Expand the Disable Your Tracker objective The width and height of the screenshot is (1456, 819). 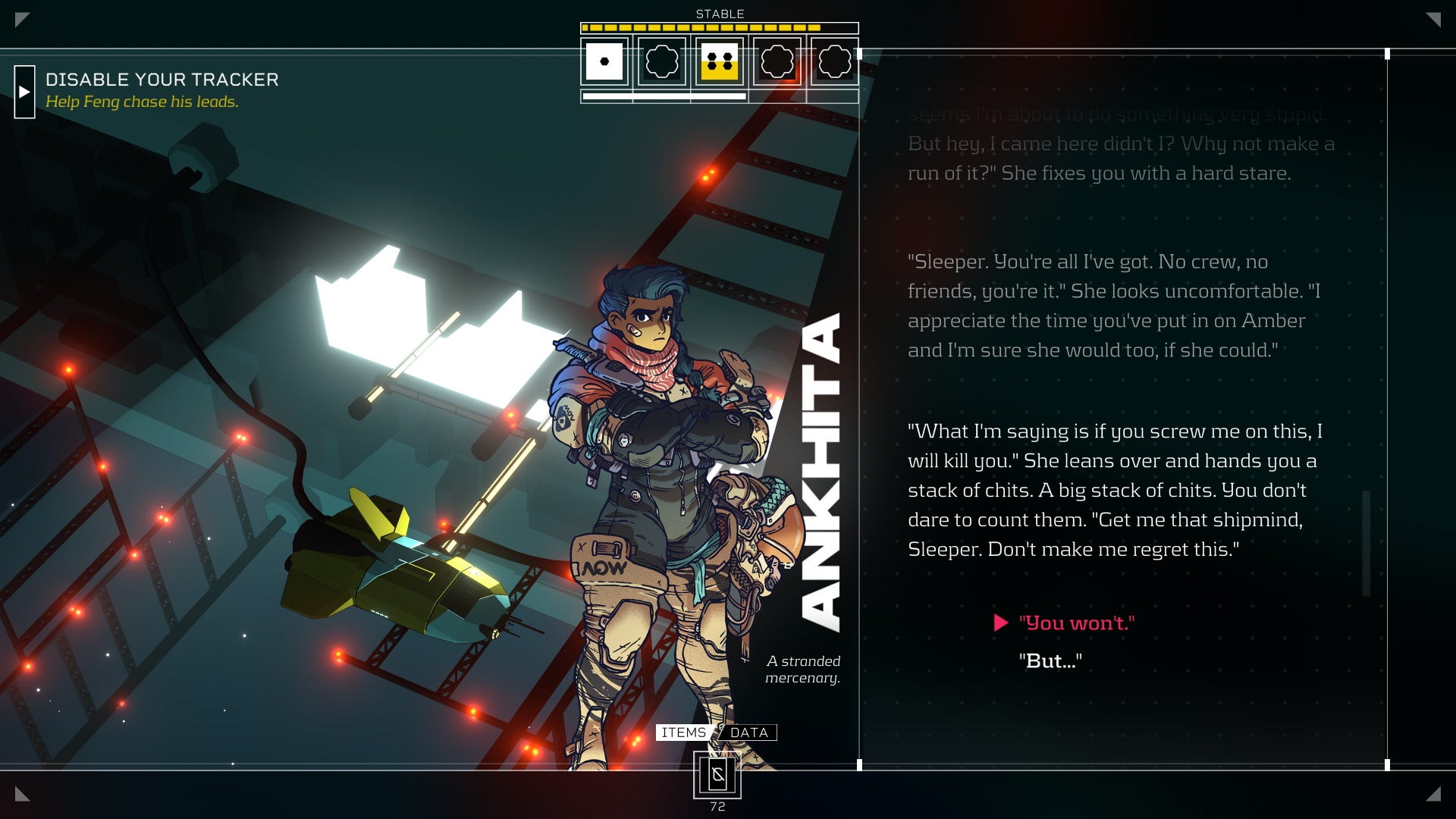24,92
